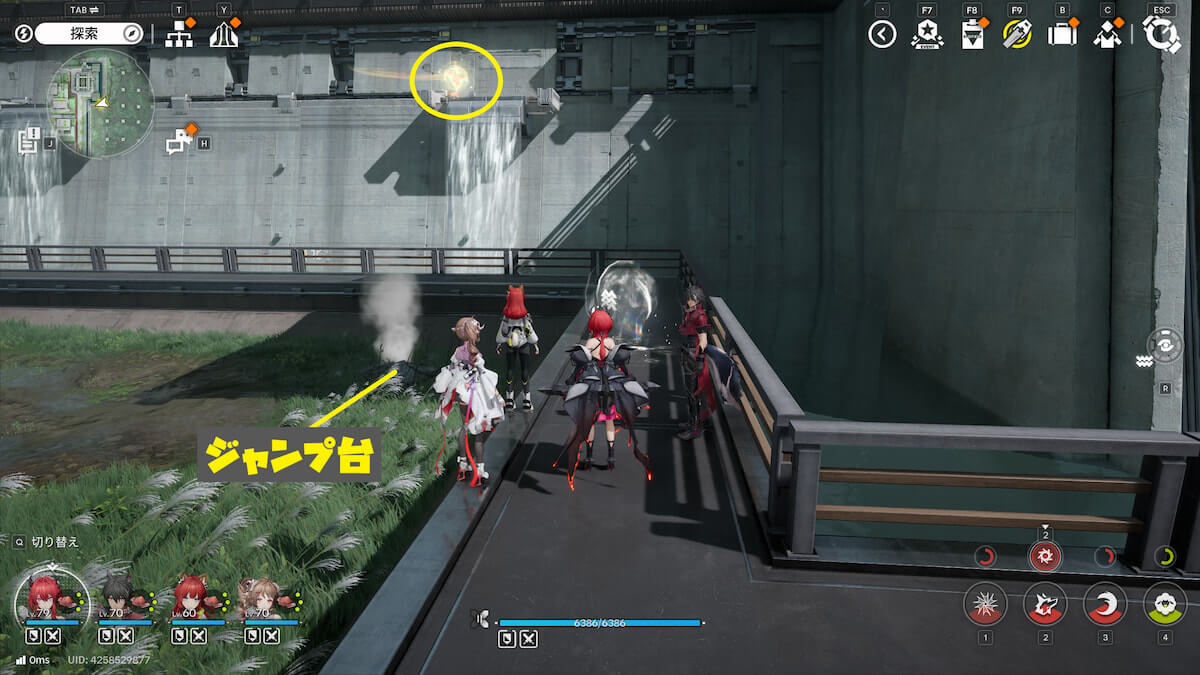Open the character operator icon
1200x675 pixels.
click(1106, 35)
